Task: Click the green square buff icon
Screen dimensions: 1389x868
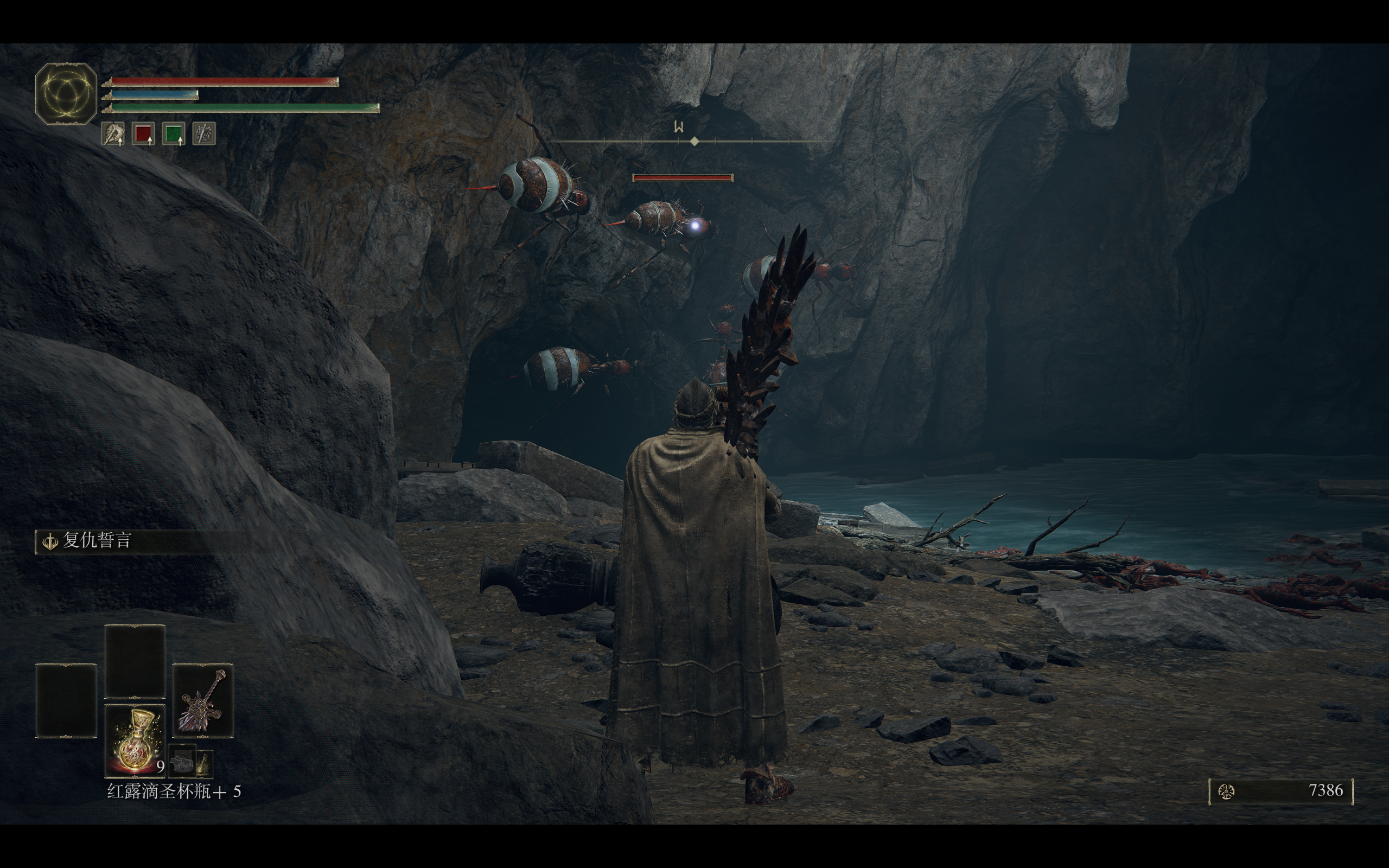Action: (173, 134)
